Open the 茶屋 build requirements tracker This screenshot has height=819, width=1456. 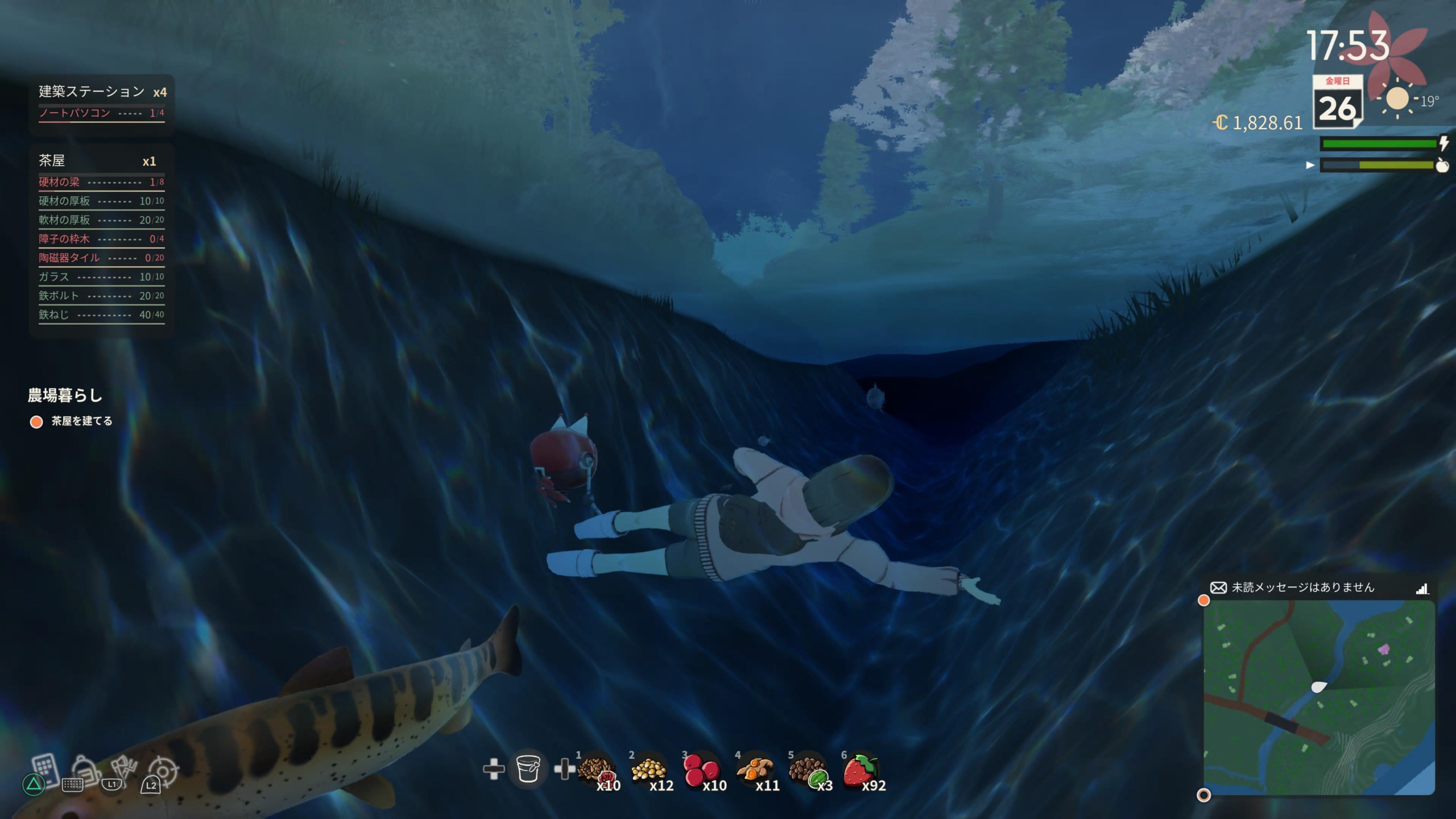101,161
